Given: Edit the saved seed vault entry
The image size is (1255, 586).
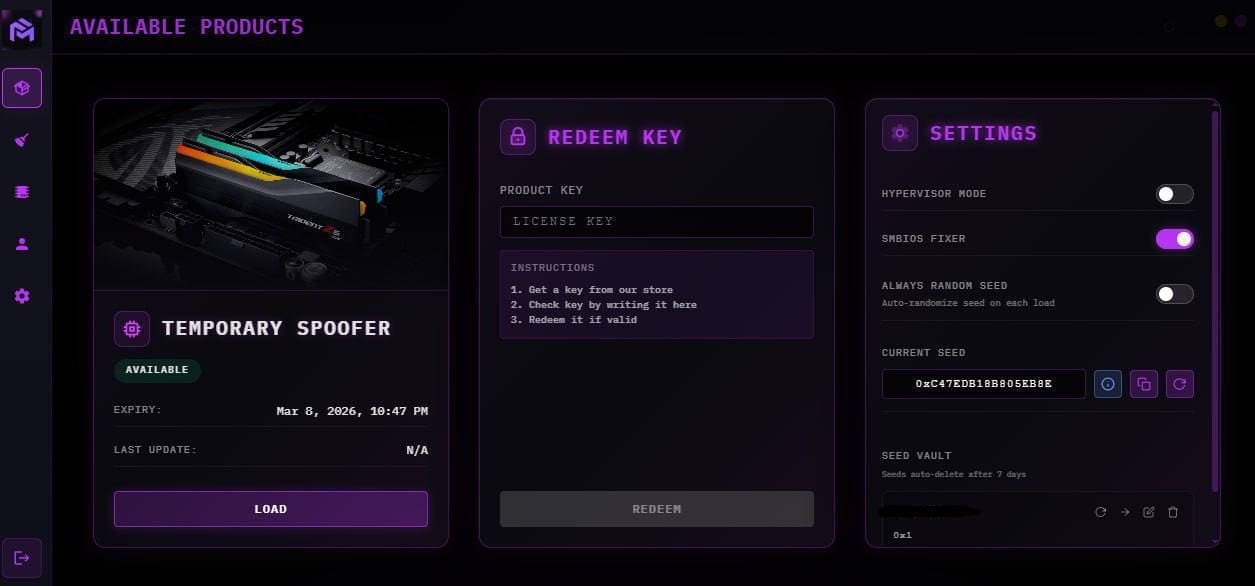Looking at the screenshot, I should click(x=1149, y=512).
